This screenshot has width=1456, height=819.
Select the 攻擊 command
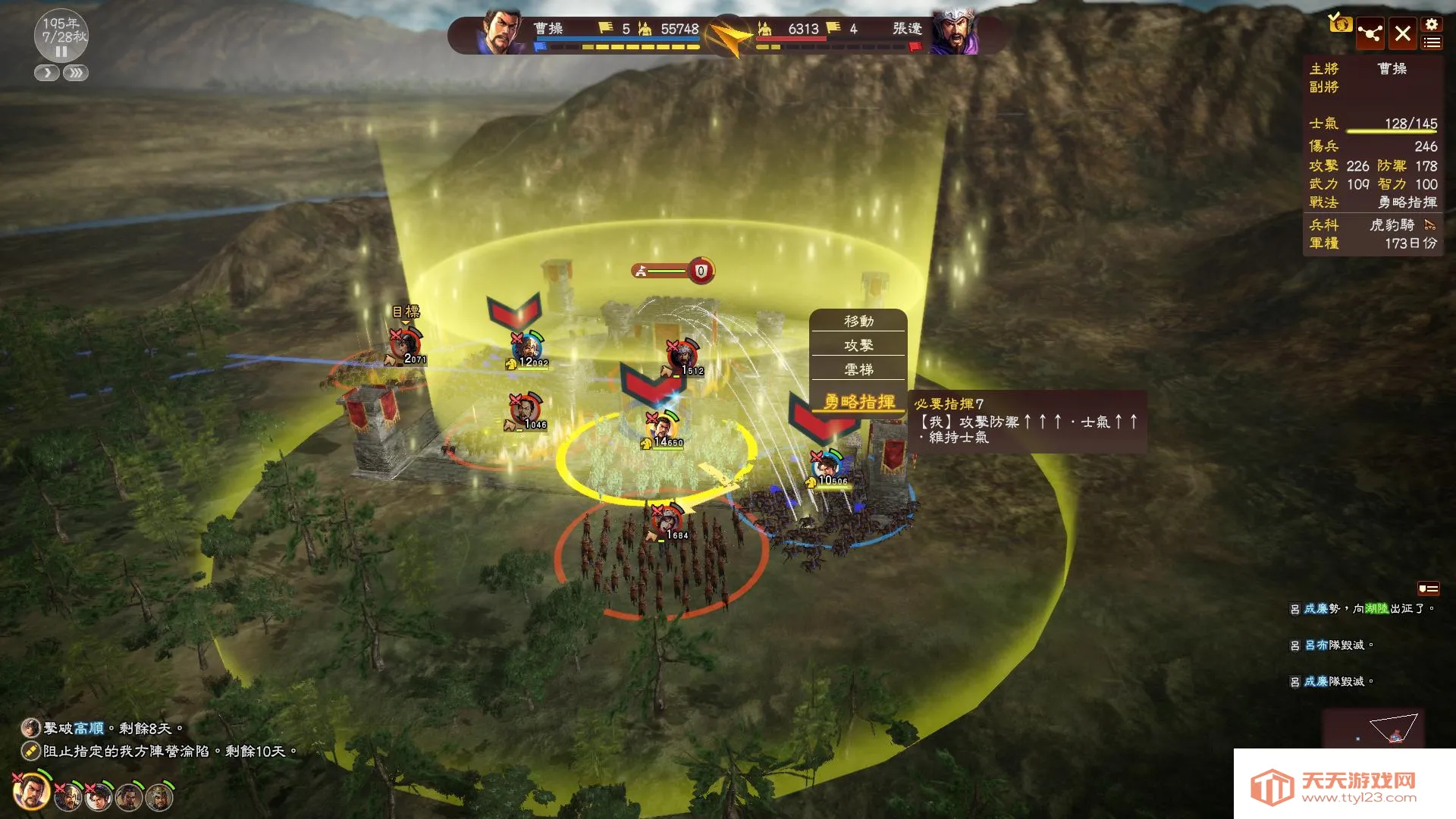pyautogui.click(x=858, y=346)
